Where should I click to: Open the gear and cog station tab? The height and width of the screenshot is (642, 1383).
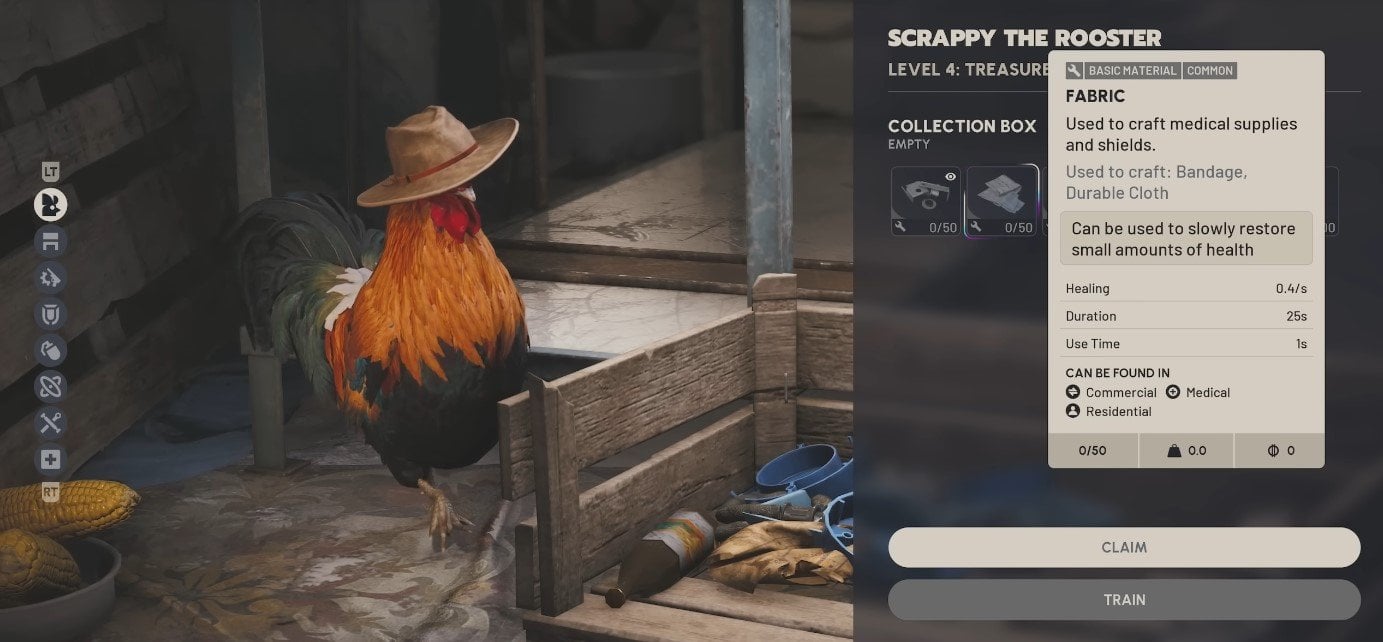50,277
